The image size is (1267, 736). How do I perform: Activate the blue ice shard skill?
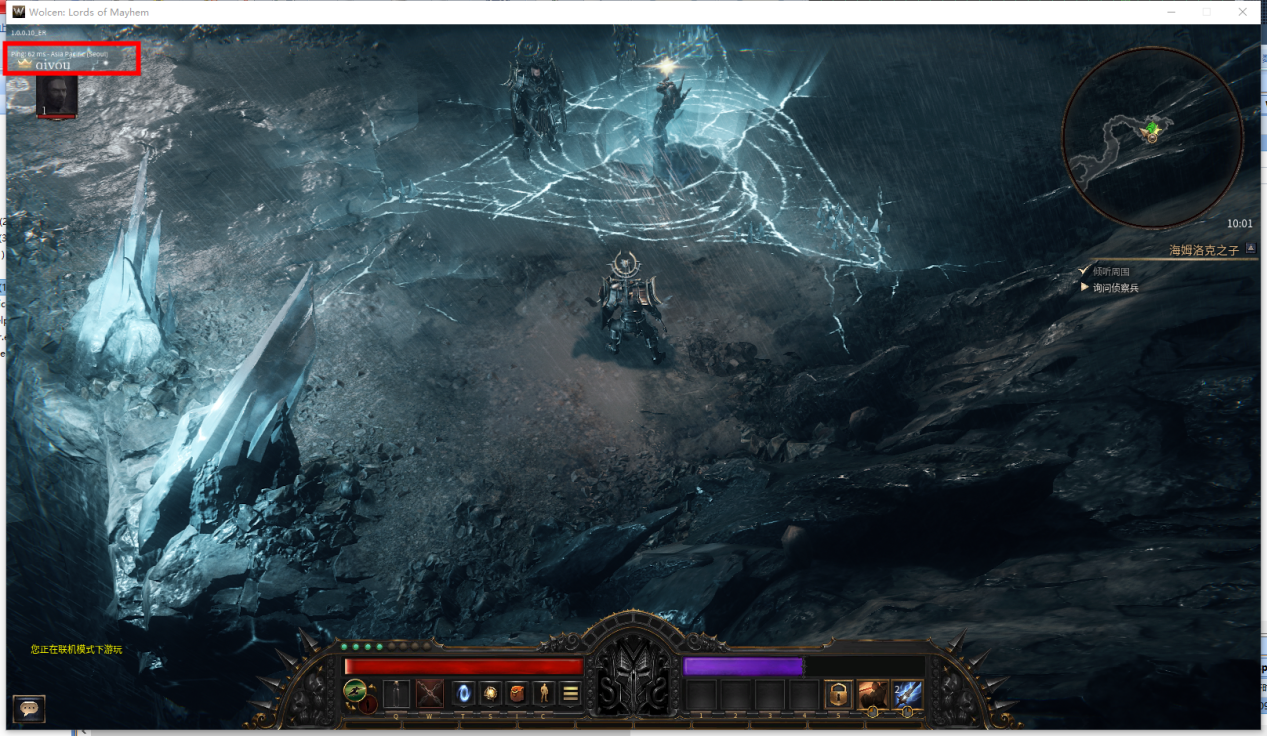908,694
